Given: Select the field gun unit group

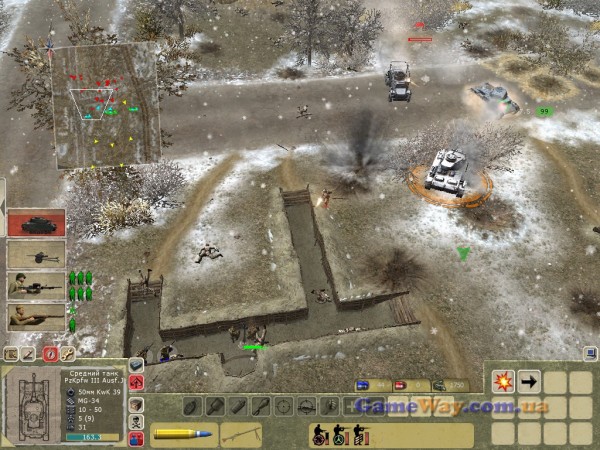Looking at the screenshot, I should coord(37,254).
